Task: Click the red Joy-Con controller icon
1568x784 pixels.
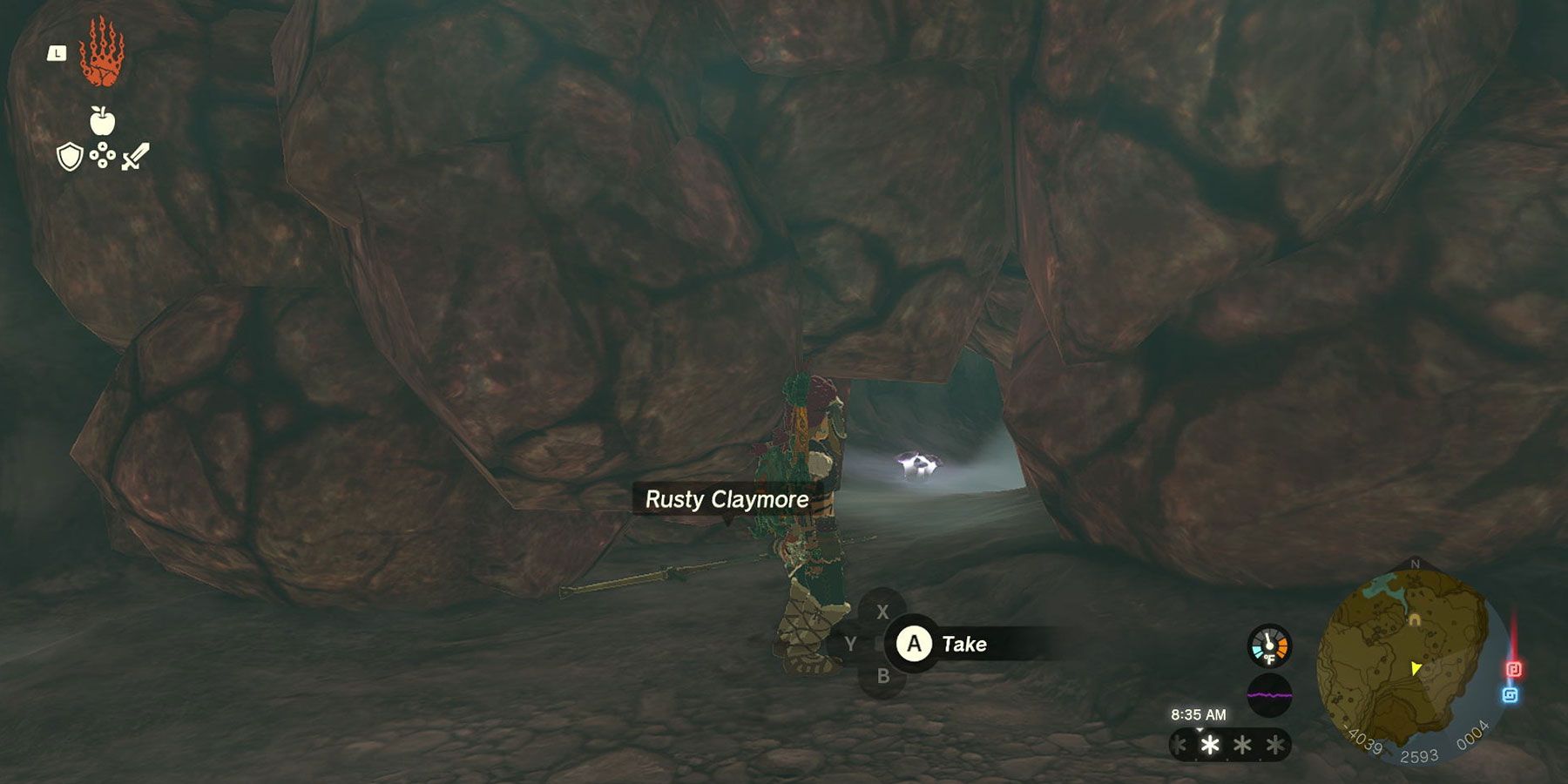Action: coord(1515,668)
